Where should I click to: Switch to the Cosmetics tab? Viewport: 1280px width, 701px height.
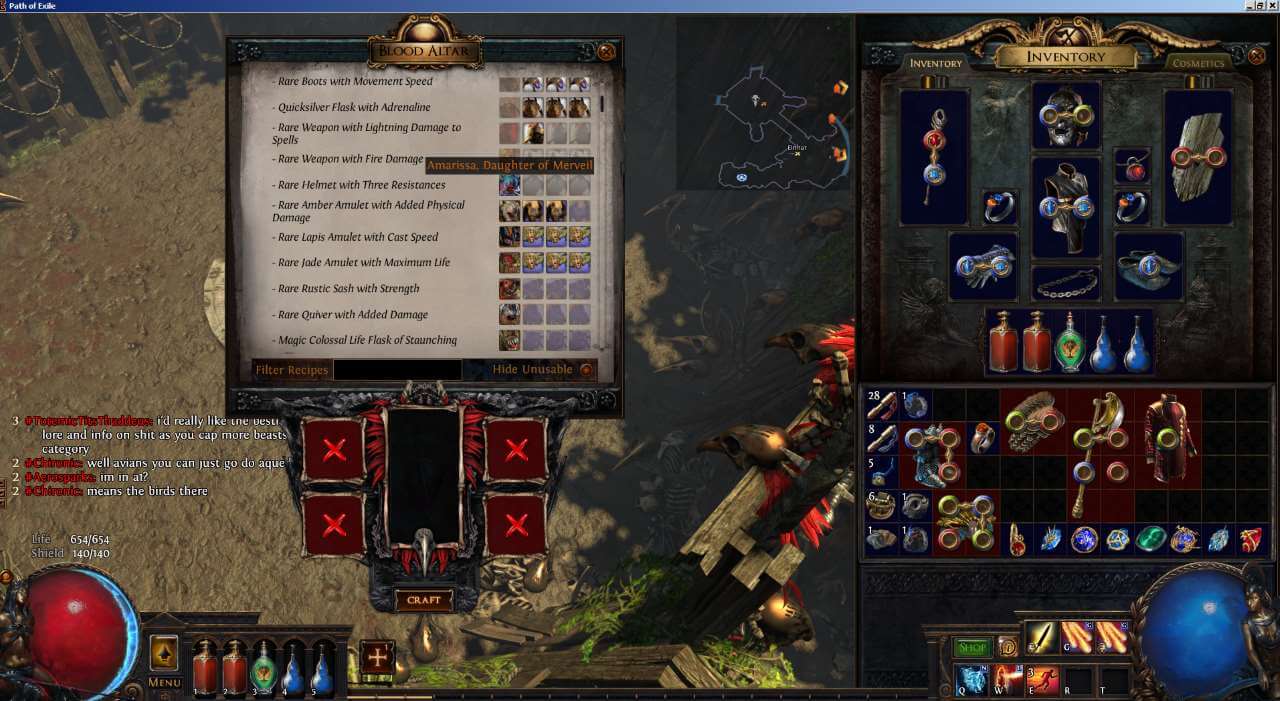pyautogui.click(x=1198, y=63)
